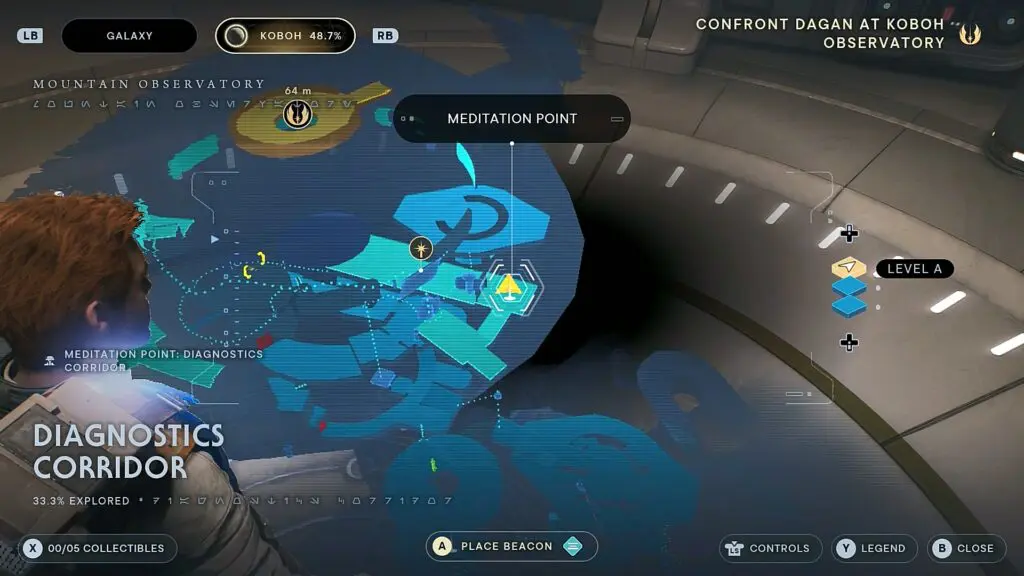View the 00/05 Collectibles list
Image resolution: width=1024 pixels, height=576 pixels.
click(x=98, y=548)
